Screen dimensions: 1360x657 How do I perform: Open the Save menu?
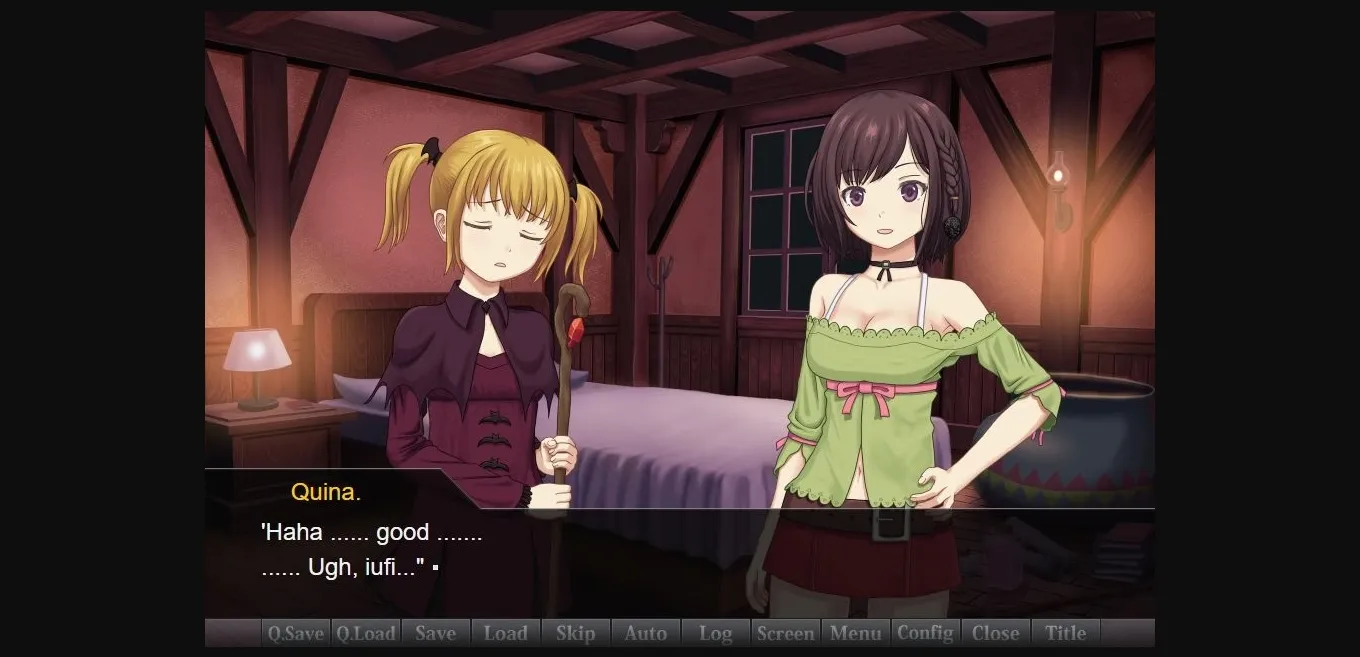(435, 633)
